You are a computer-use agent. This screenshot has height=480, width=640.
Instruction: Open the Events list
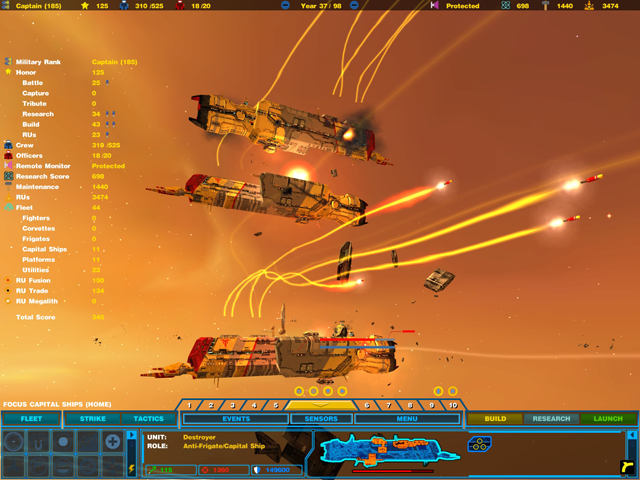(x=237, y=419)
